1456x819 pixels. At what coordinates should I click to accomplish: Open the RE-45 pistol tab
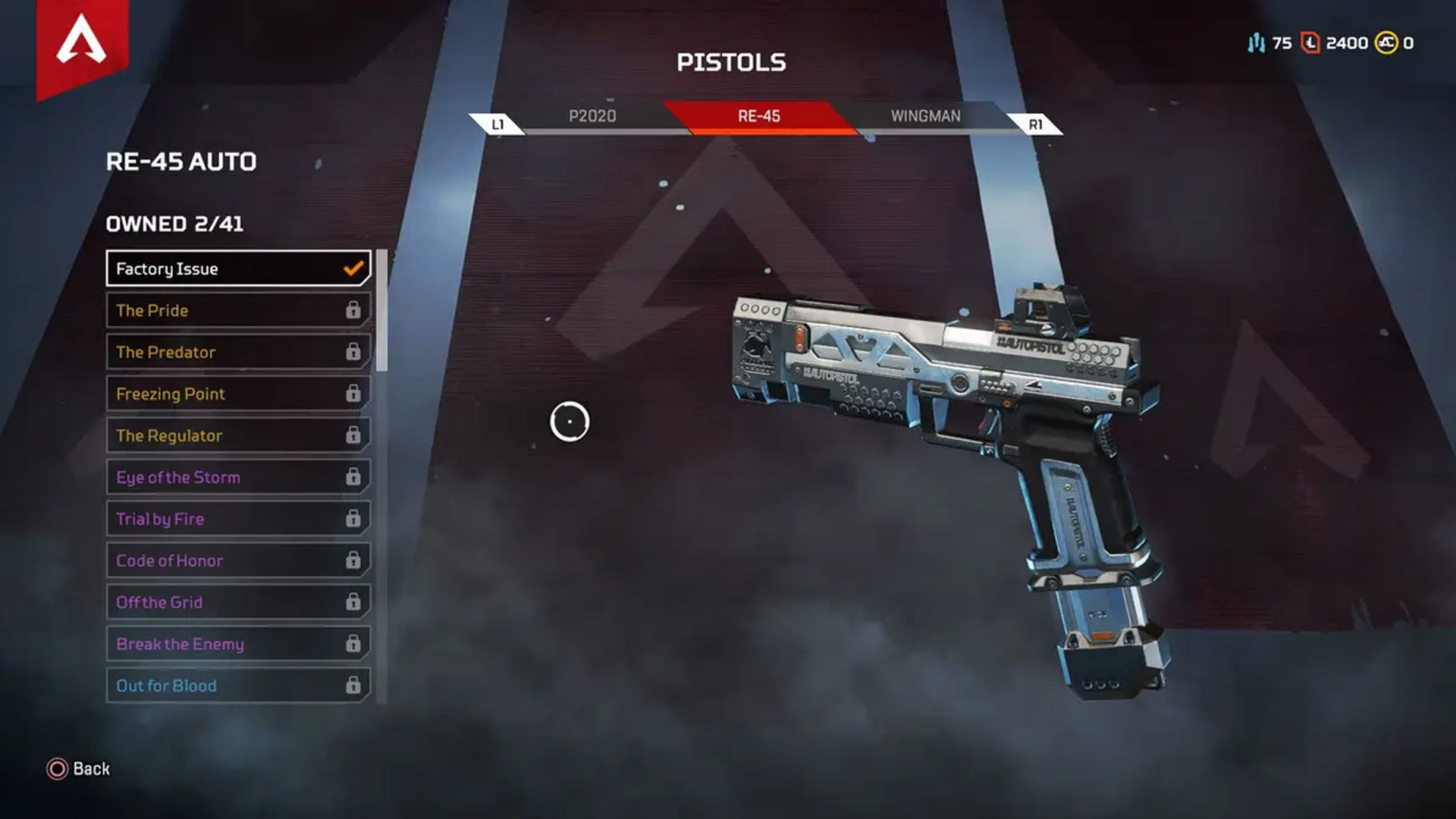pos(759,116)
